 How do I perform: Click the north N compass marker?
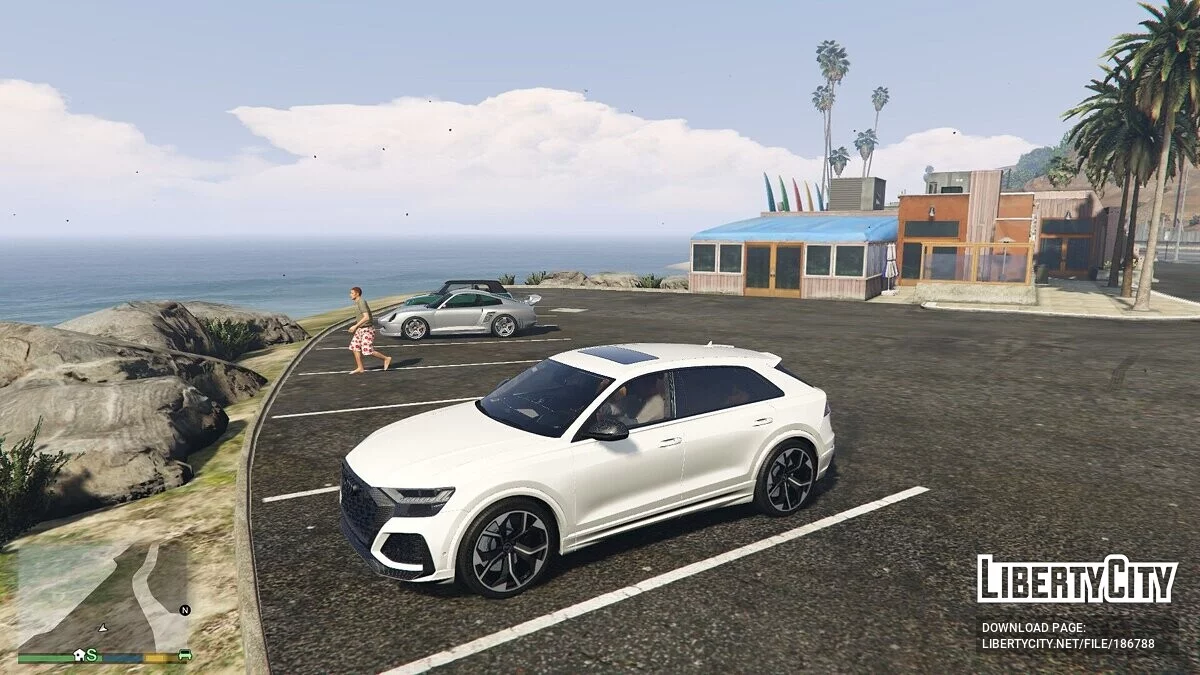185,609
